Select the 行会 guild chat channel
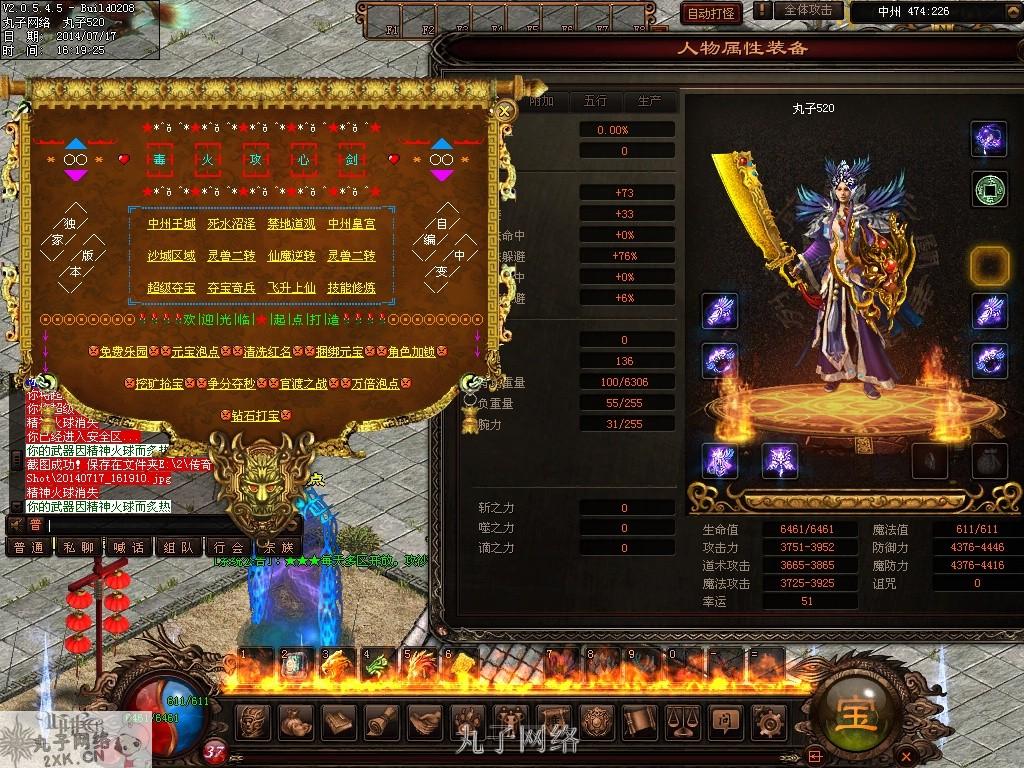This screenshot has height=768, width=1024. pos(228,548)
